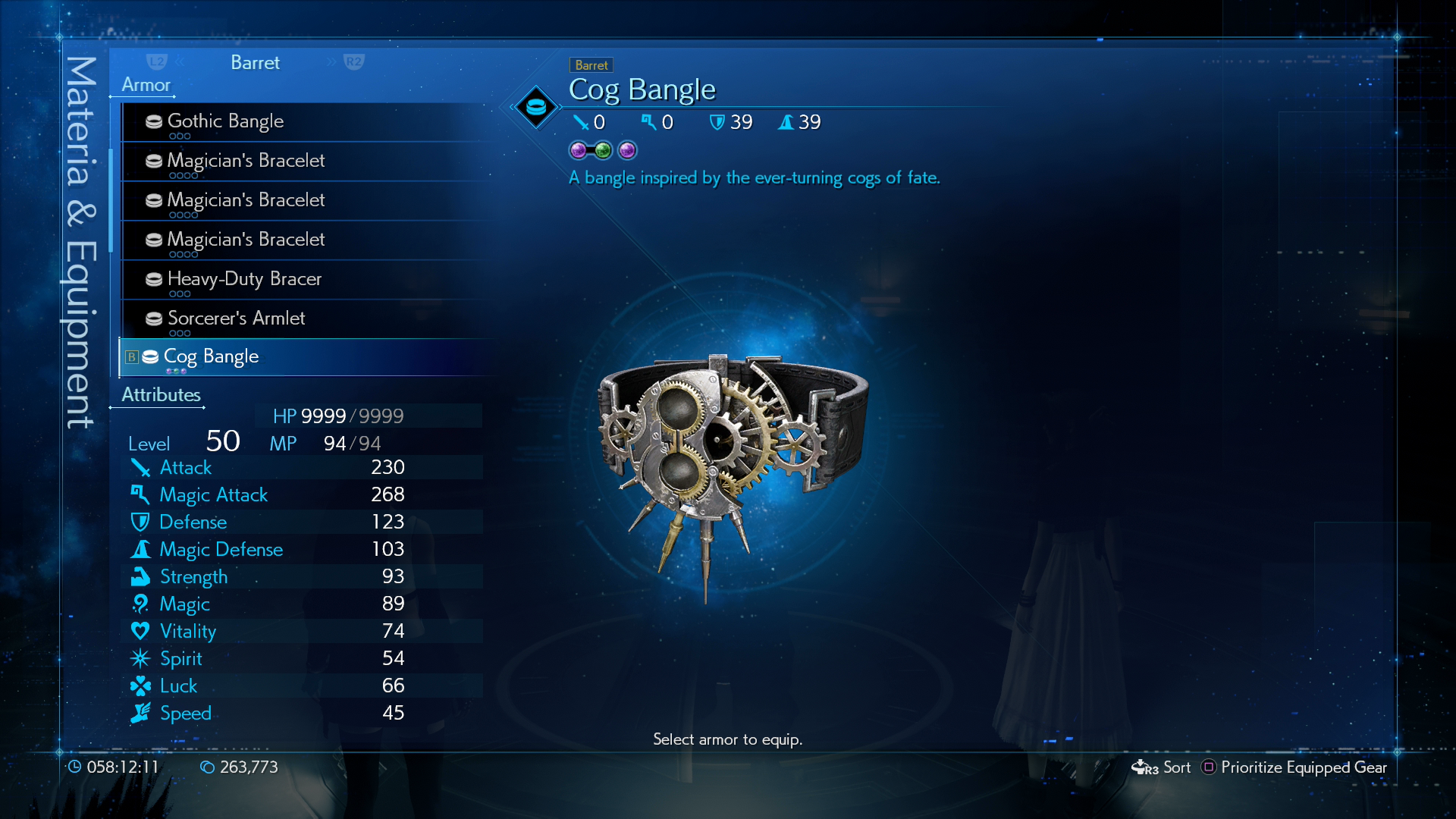1456x819 pixels.
Task: Toggle Prioritize Equipped Gear
Action: [1294, 767]
